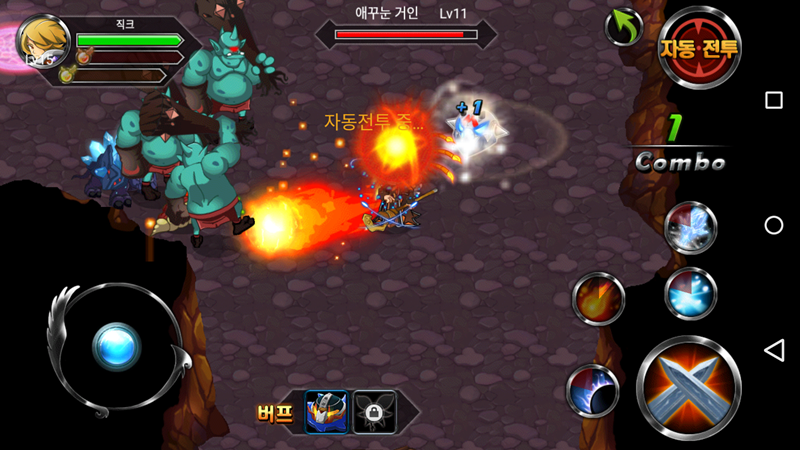This screenshot has height=450, width=800.
Task: Tap the green curved arrow button
Action: 624,26
